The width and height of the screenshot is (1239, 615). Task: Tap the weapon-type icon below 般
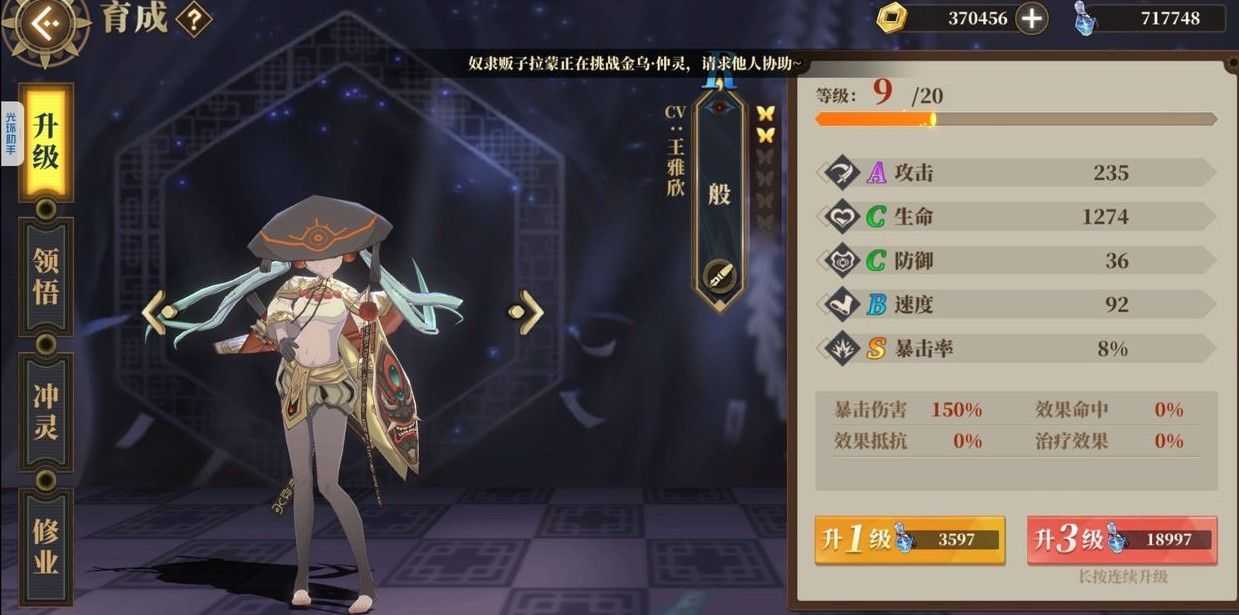coord(719,275)
